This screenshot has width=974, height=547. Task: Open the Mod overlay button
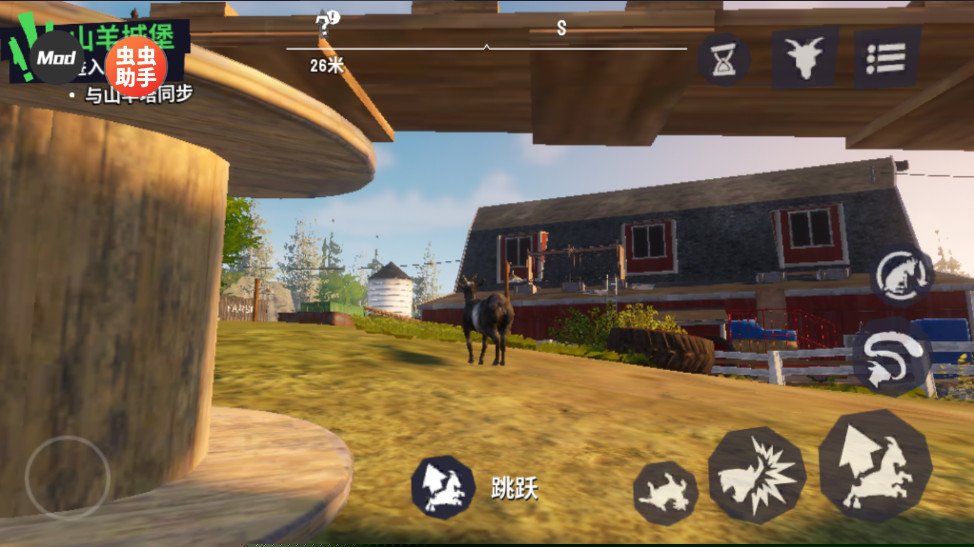tap(57, 57)
